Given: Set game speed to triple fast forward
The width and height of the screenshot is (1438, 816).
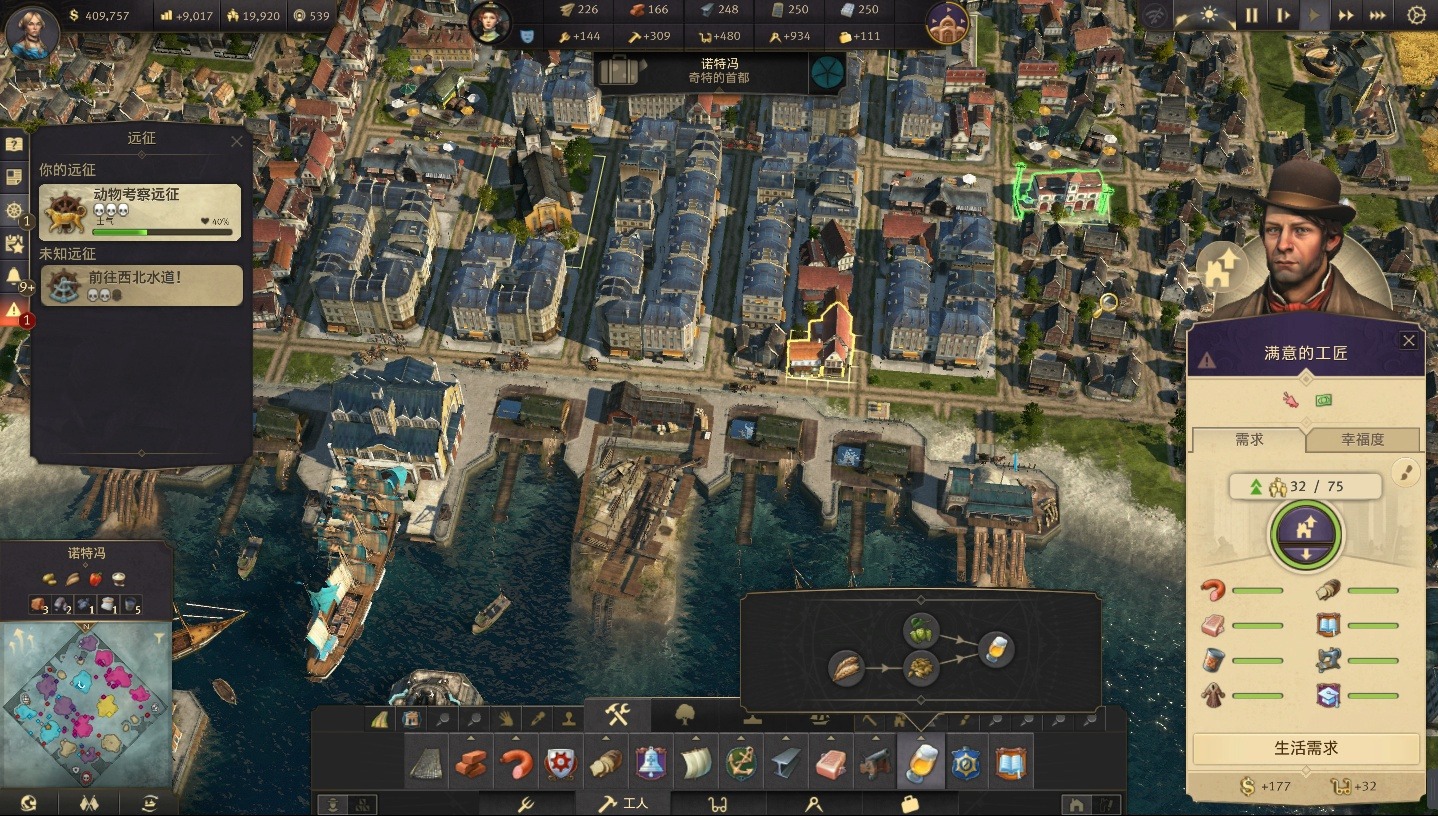Looking at the screenshot, I should point(1377,15).
